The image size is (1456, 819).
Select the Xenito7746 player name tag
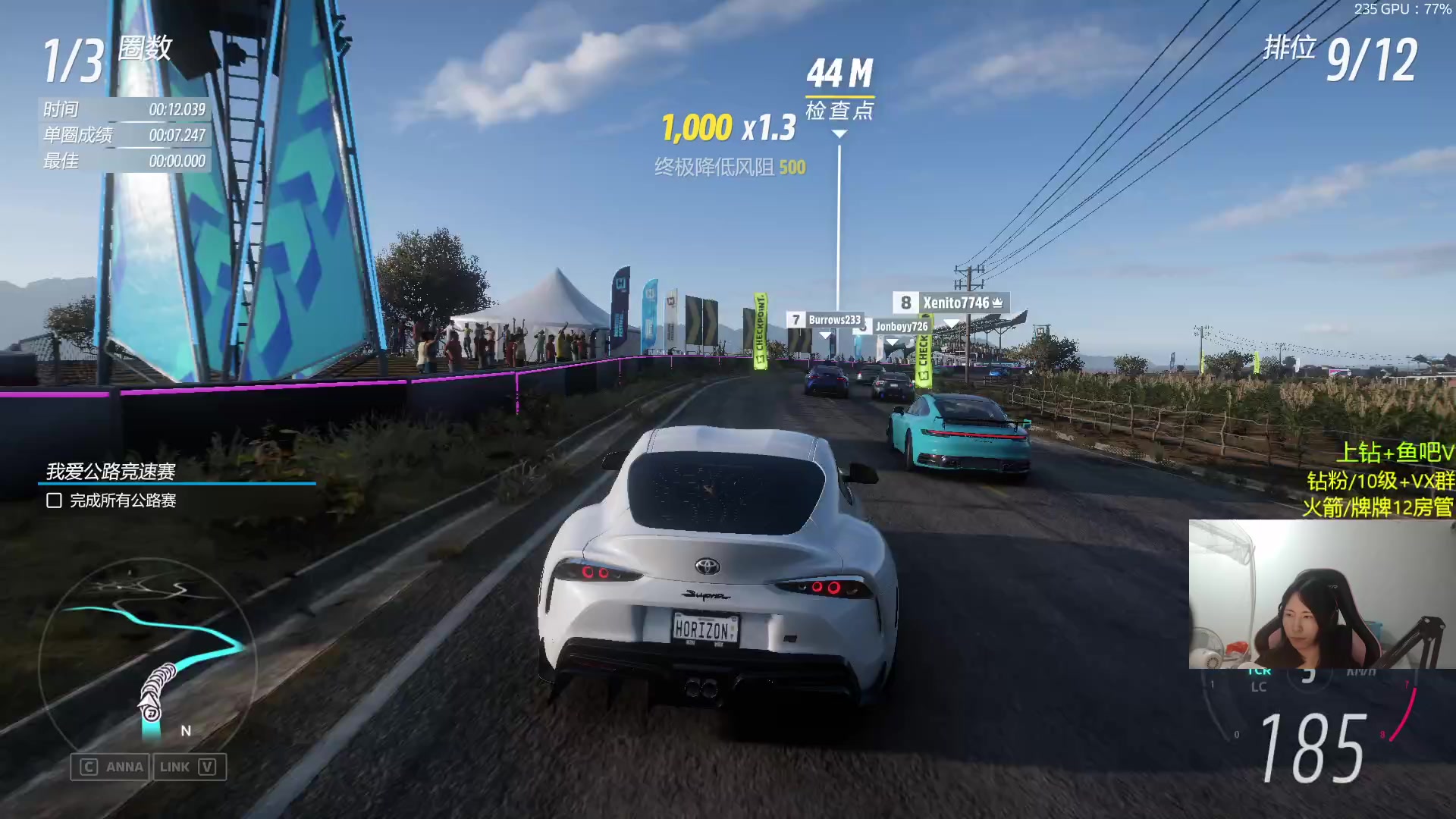pos(951,303)
